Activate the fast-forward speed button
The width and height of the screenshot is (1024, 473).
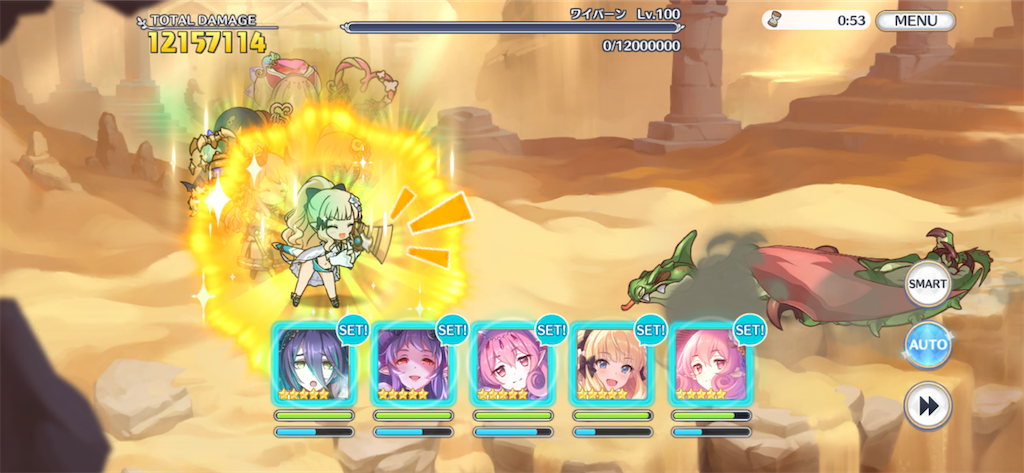click(x=927, y=407)
